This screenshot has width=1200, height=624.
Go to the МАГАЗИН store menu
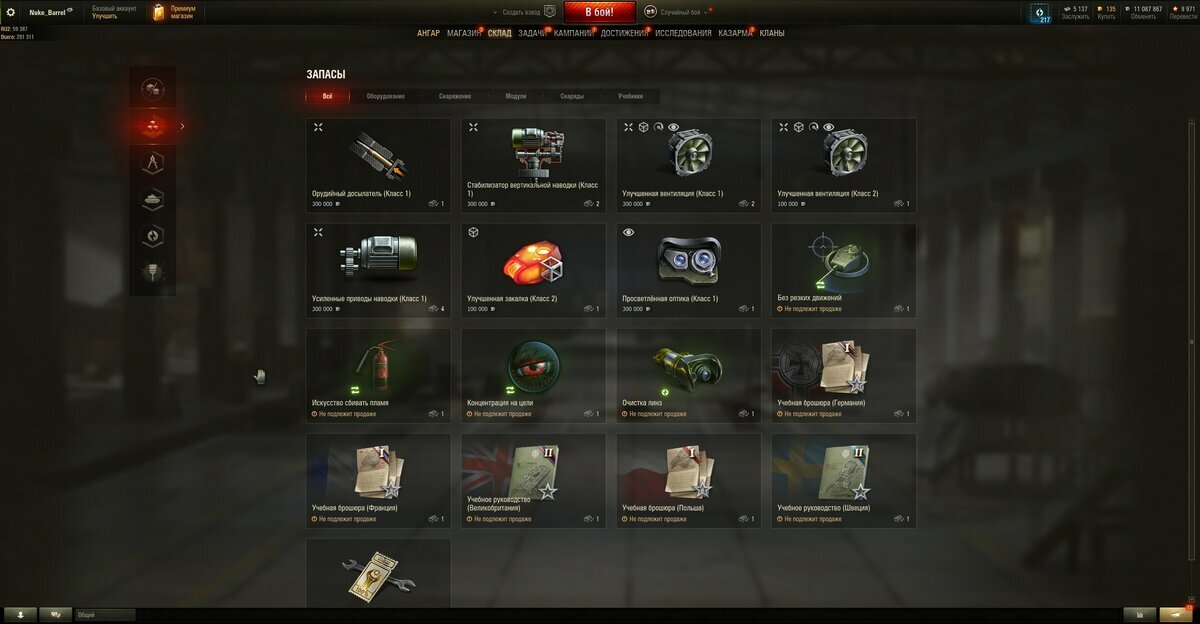click(463, 33)
